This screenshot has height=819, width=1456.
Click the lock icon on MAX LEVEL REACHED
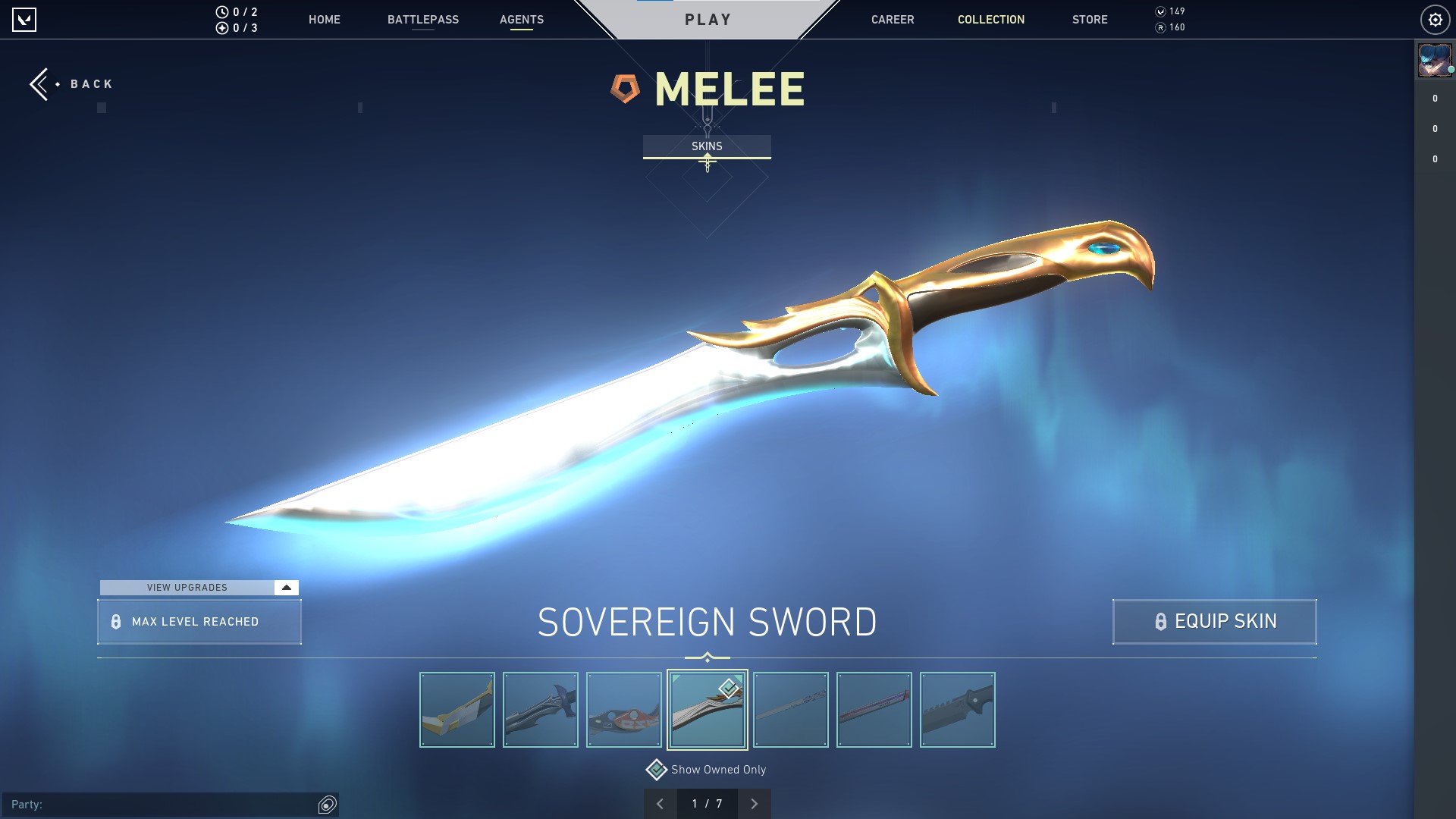click(x=116, y=622)
